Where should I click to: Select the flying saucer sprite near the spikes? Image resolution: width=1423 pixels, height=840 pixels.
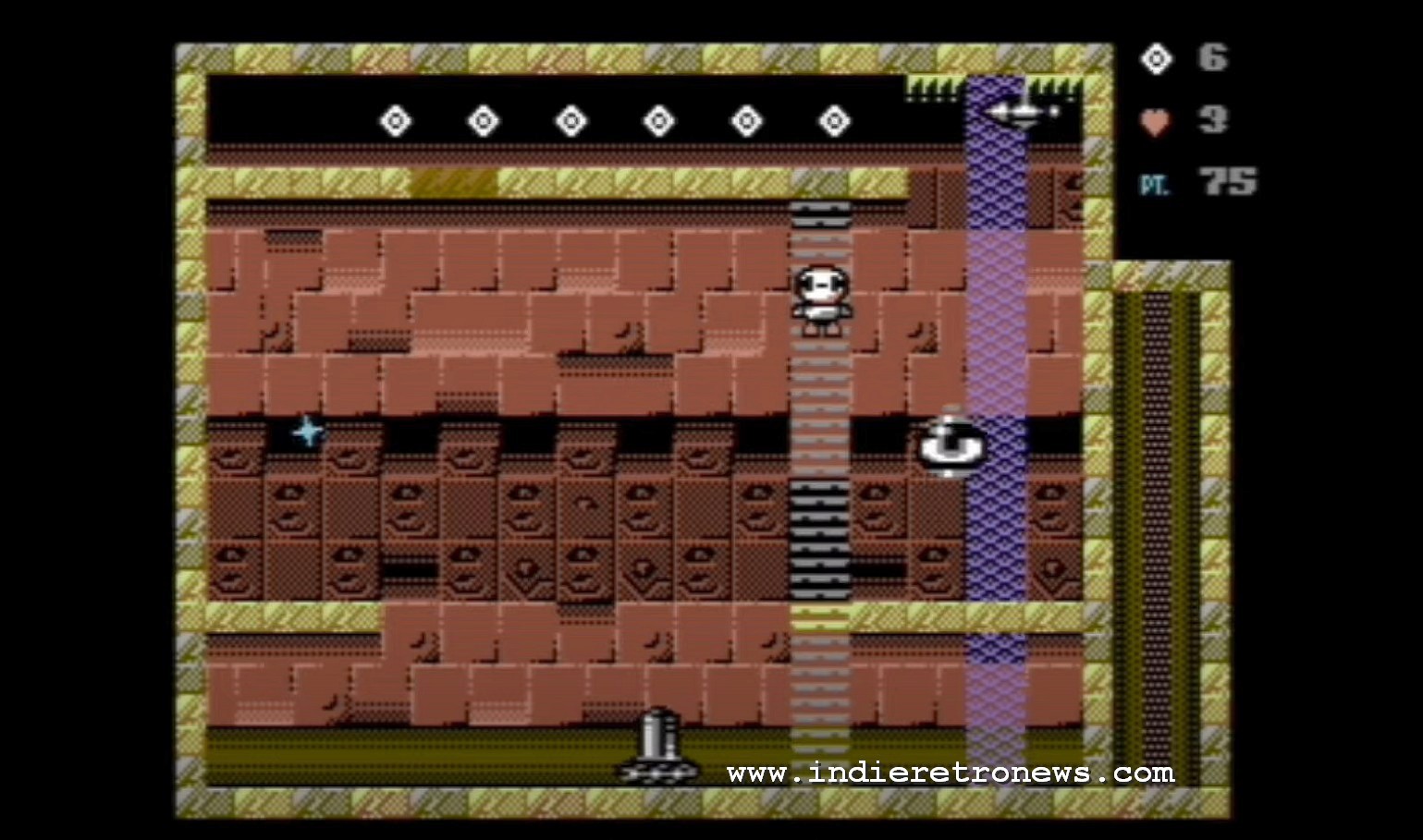(x=1021, y=113)
